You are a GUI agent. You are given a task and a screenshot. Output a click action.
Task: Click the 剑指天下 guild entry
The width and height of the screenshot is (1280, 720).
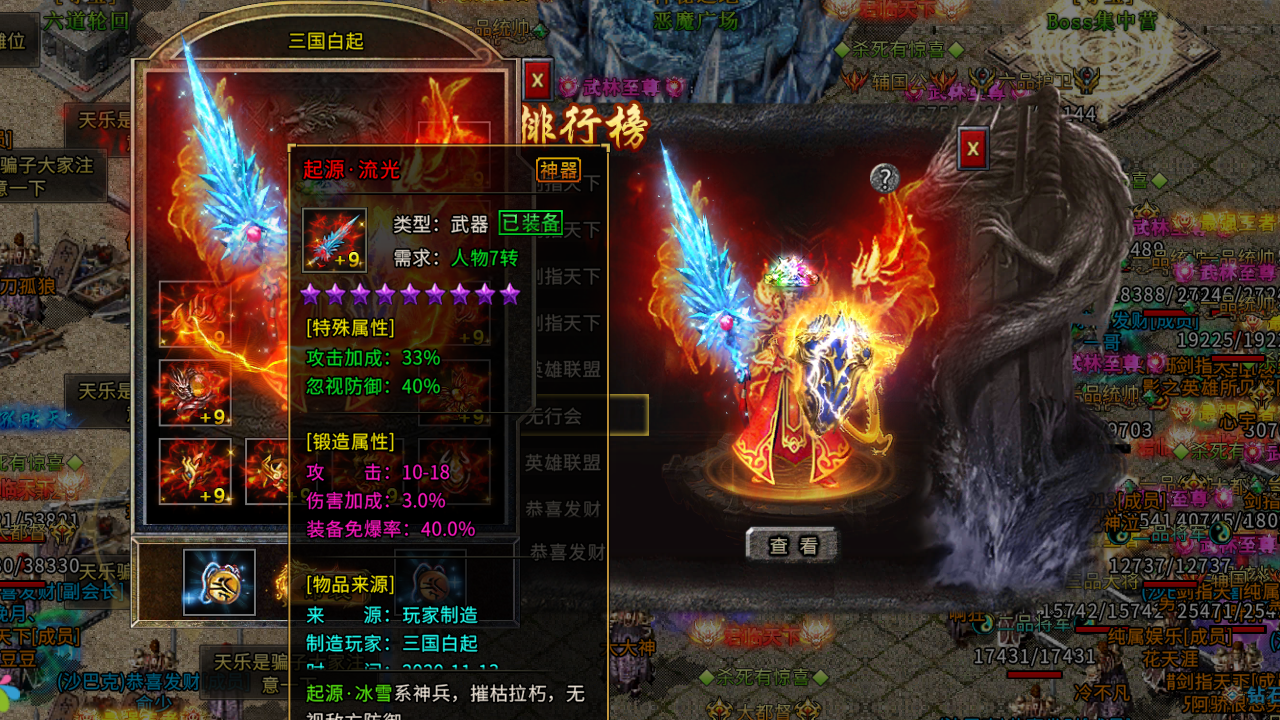(x=567, y=278)
